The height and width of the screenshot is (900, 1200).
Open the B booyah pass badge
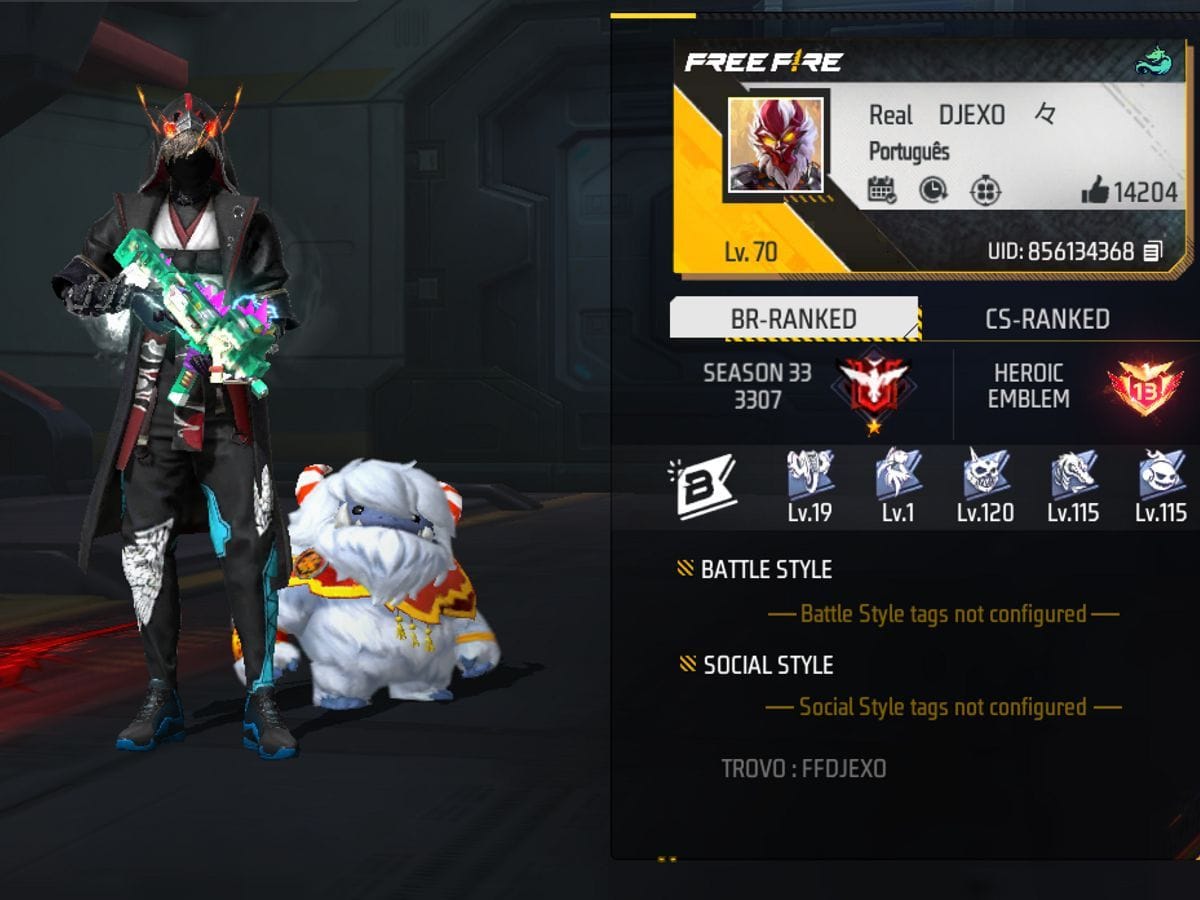705,486
